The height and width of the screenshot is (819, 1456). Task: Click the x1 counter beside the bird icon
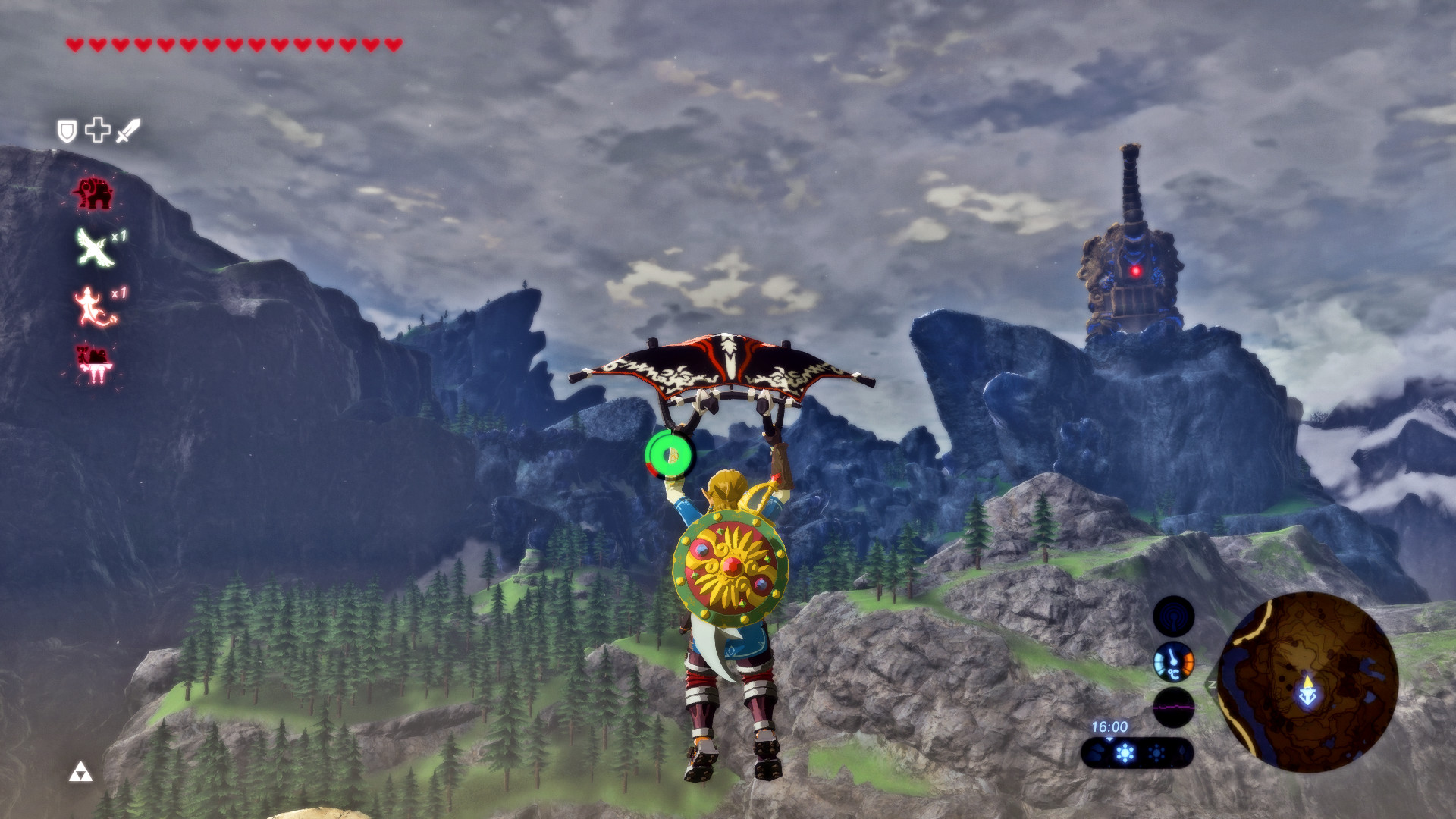click(x=119, y=237)
